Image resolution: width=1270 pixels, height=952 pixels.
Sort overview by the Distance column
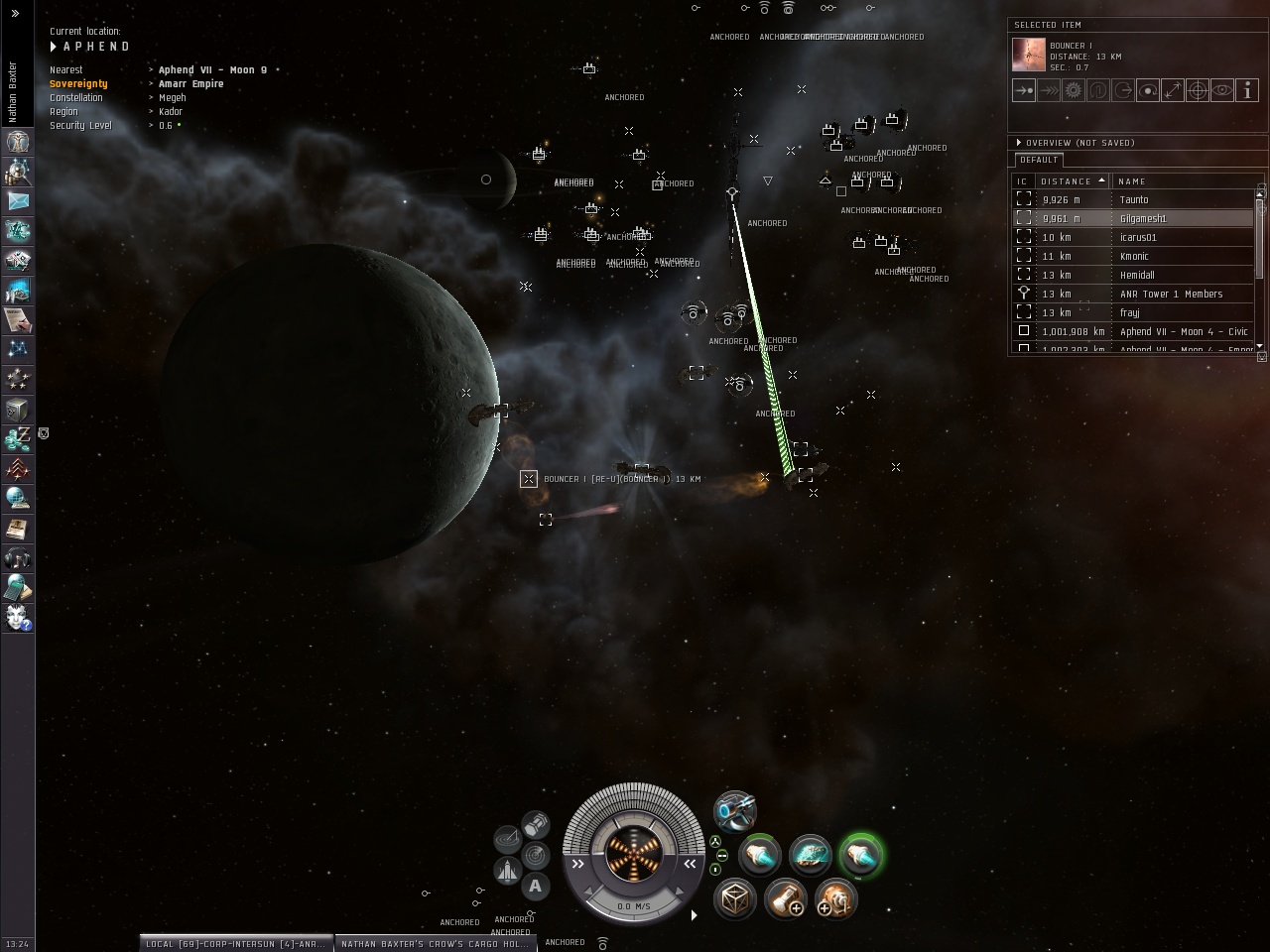(1072, 181)
